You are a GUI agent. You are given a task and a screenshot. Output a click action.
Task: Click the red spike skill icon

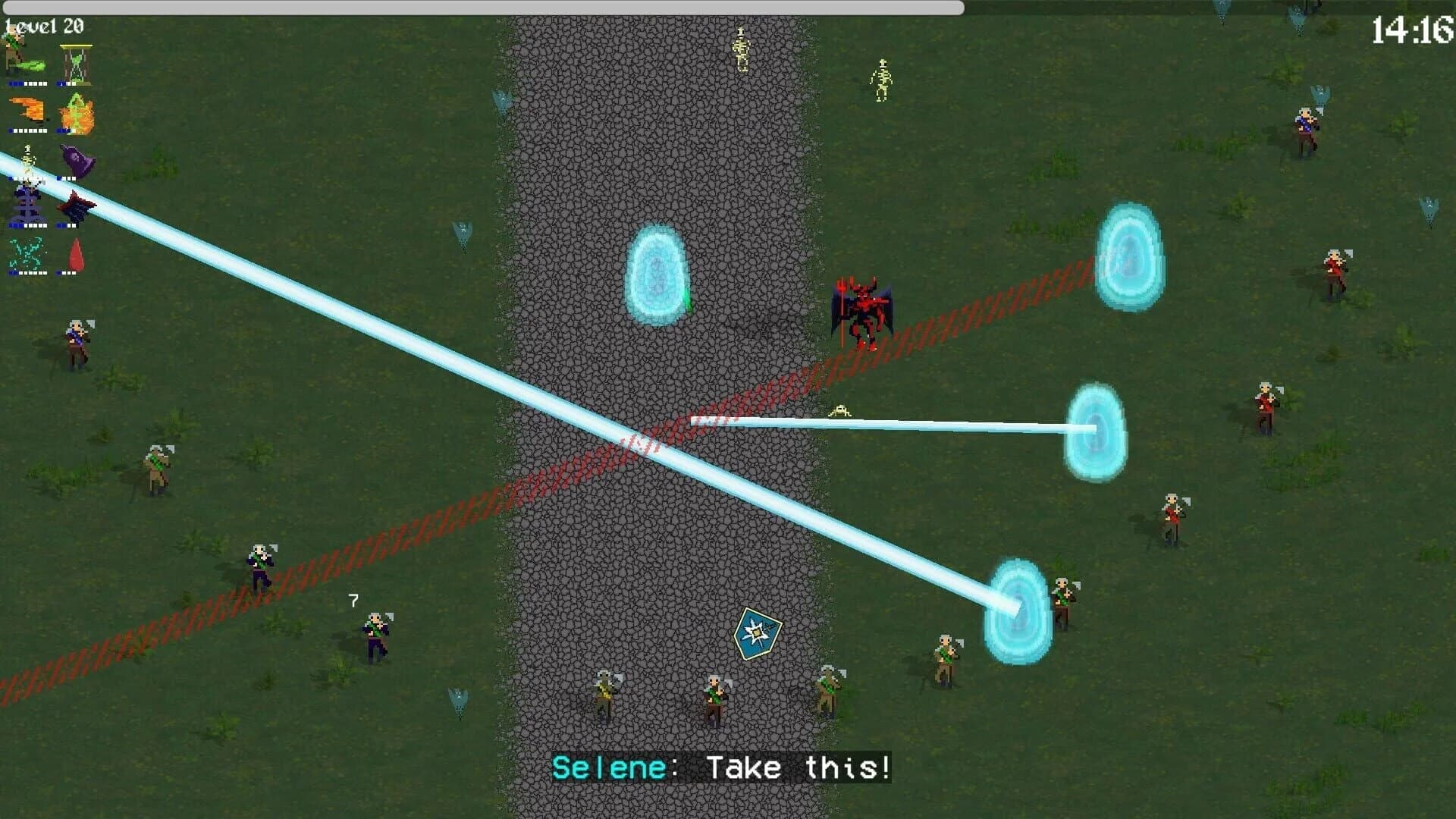(x=74, y=253)
